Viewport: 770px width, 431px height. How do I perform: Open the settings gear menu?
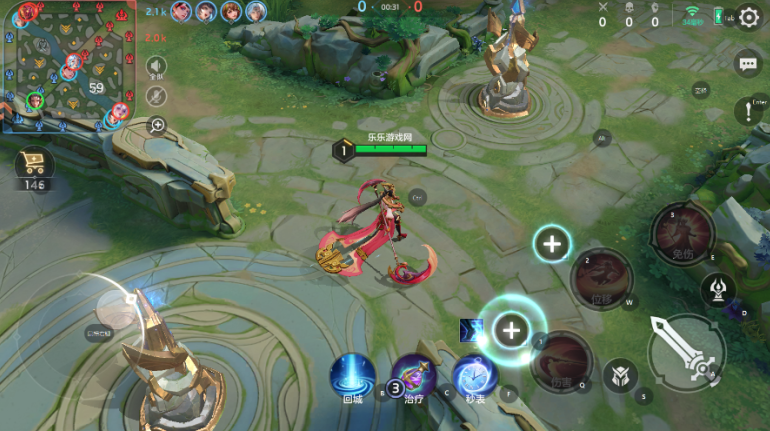749,19
